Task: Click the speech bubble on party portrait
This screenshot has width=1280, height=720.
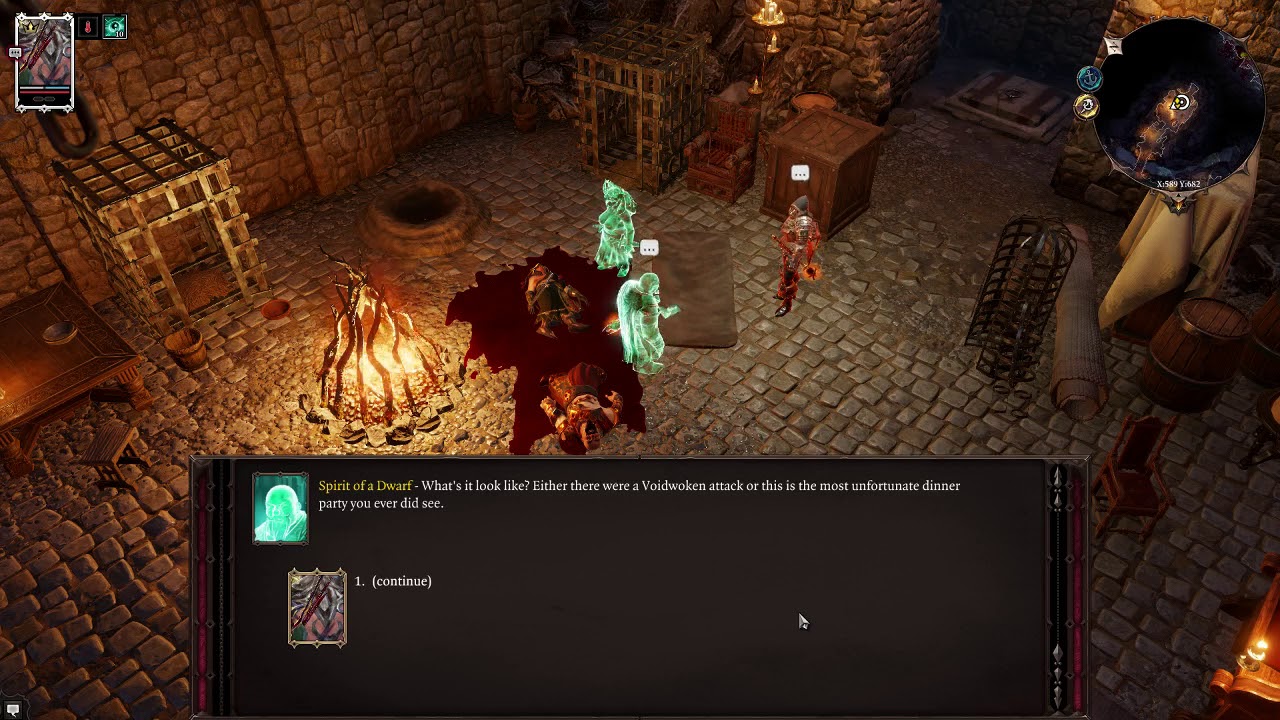Action: click(x=15, y=52)
